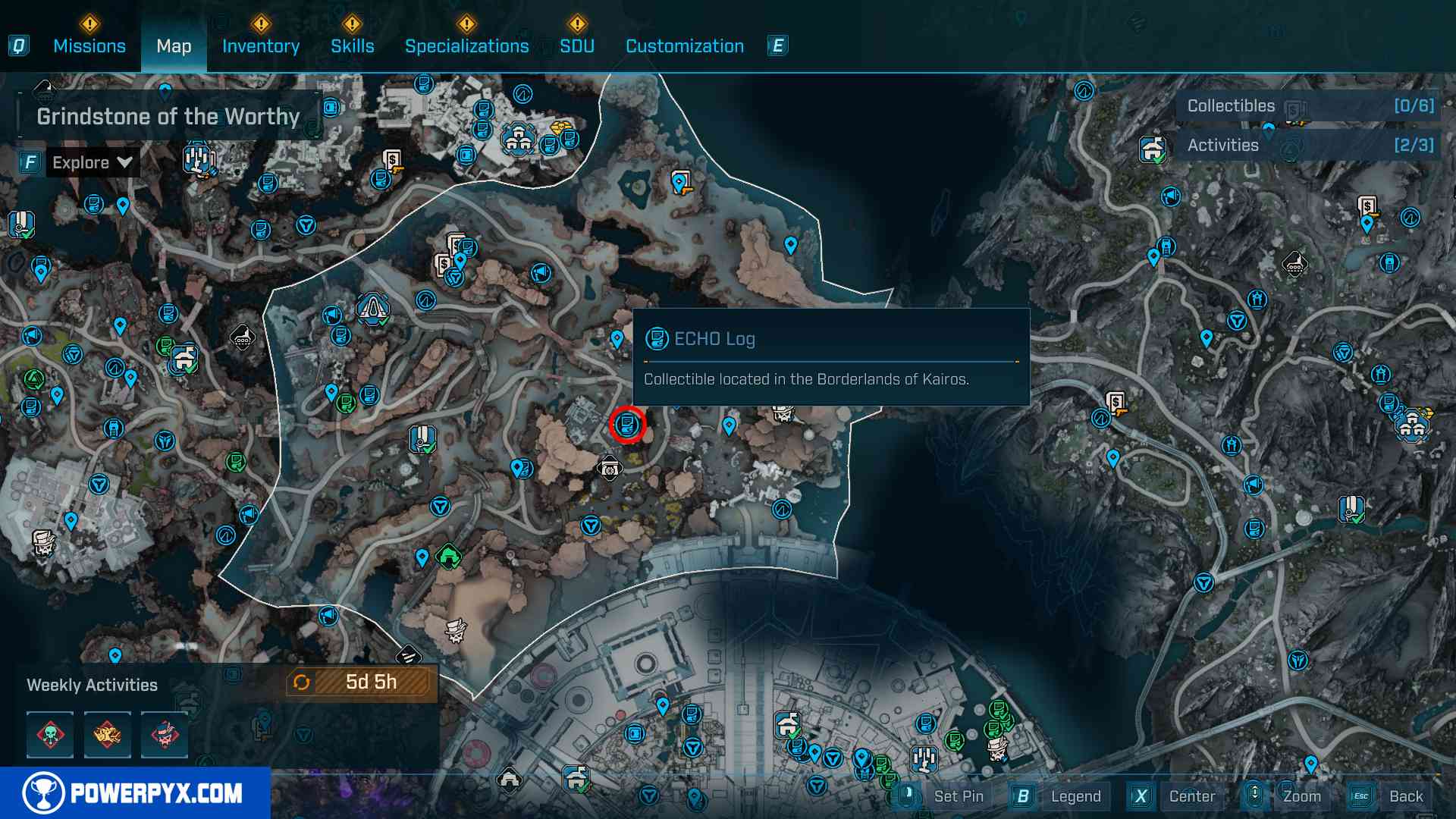Select the Skills tab
This screenshot has width=1456, height=819.
click(x=352, y=46)
